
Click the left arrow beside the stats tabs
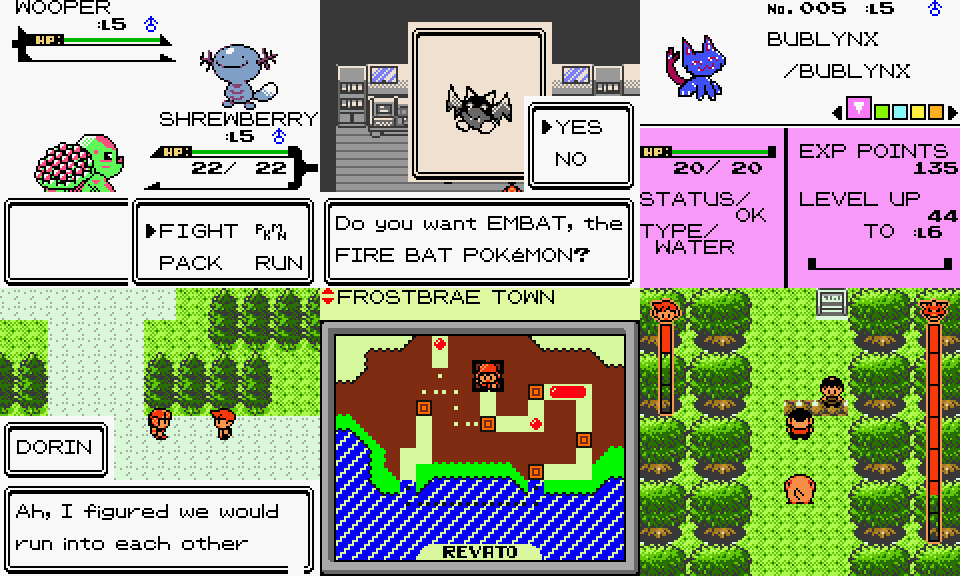[x=838, y=111]
